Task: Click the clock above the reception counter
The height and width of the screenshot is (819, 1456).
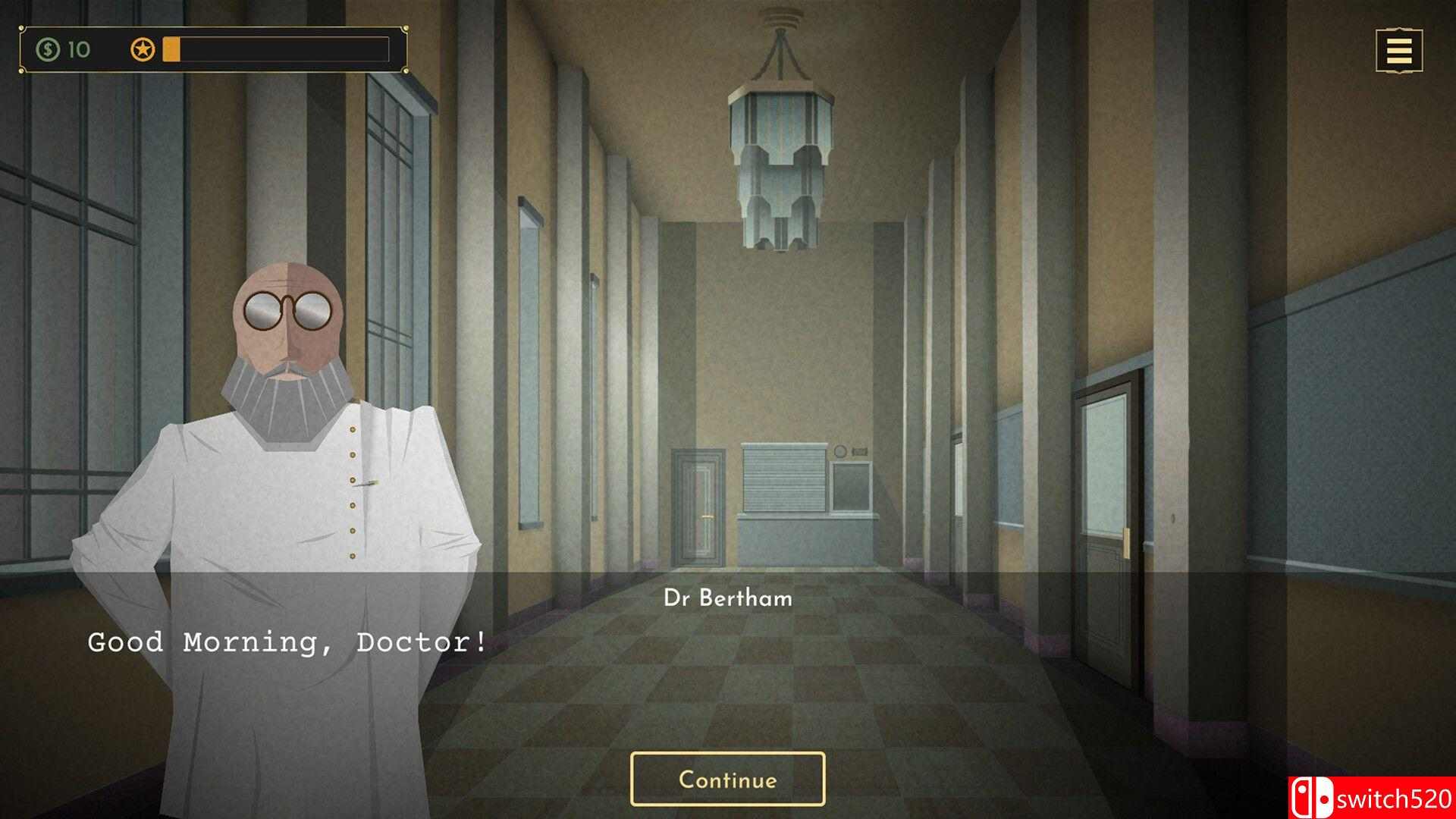Action: tap(839, 453)
